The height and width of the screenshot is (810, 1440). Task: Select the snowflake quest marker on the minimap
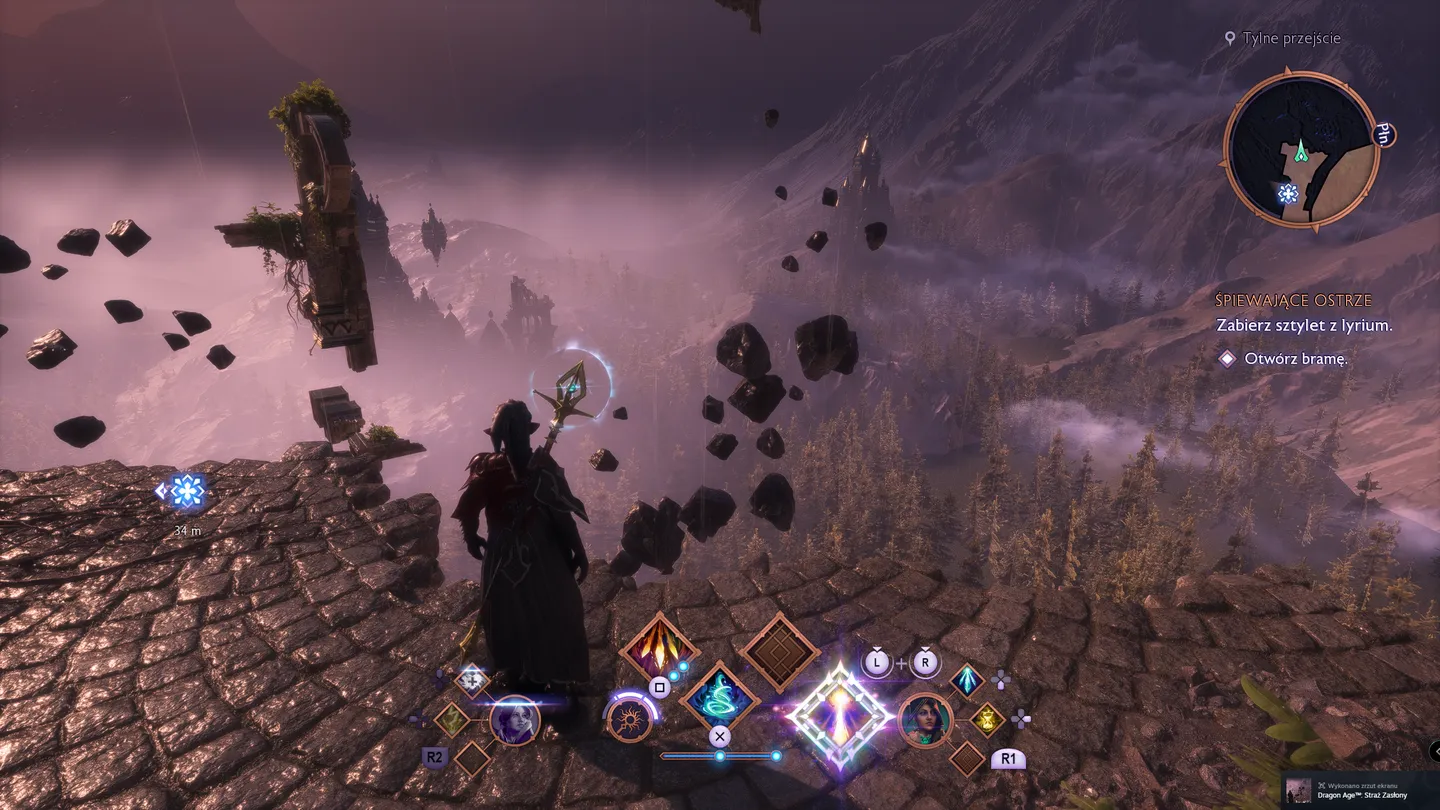[x=1288, y=194]
